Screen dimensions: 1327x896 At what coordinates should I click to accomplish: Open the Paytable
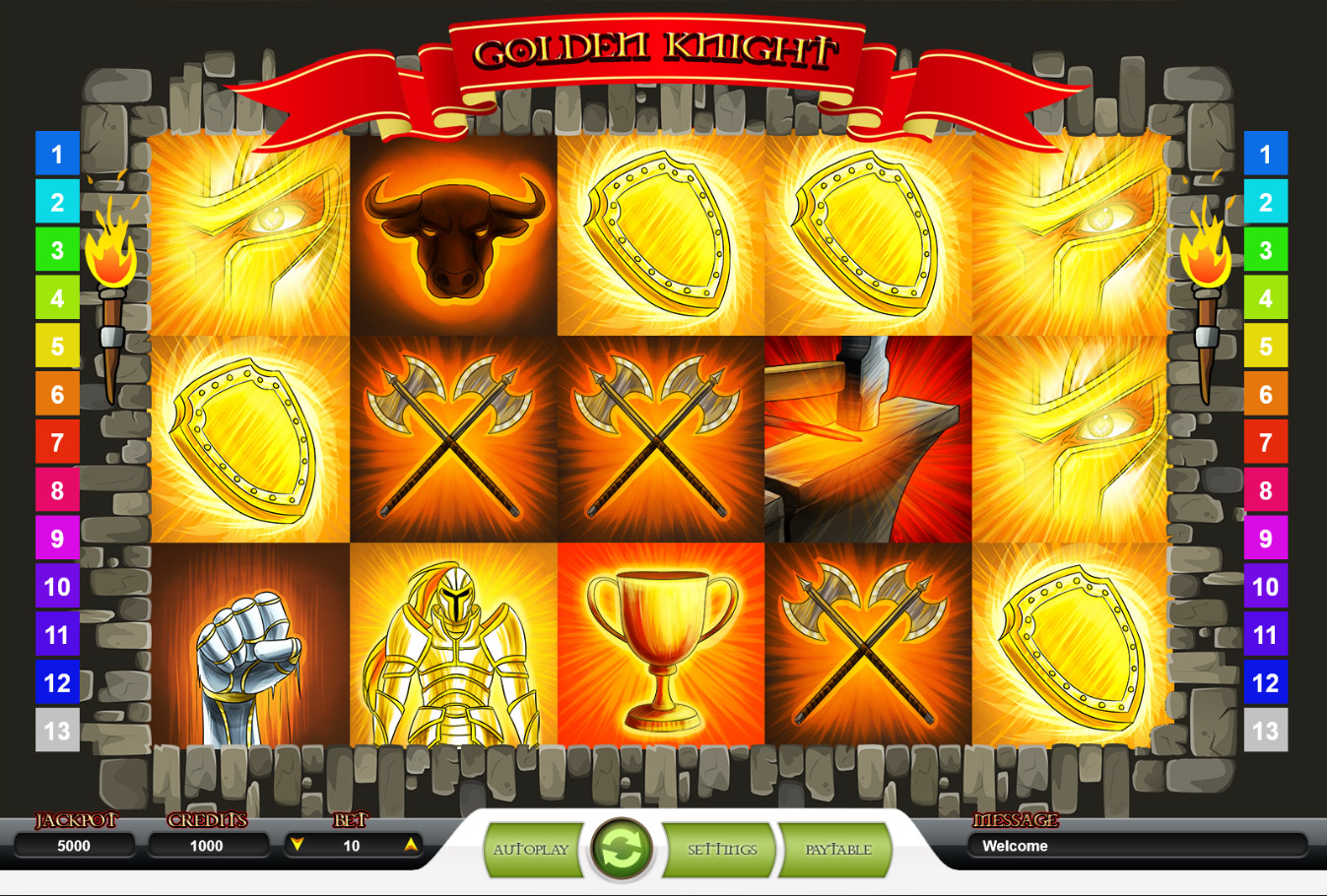tap(835, 848)
